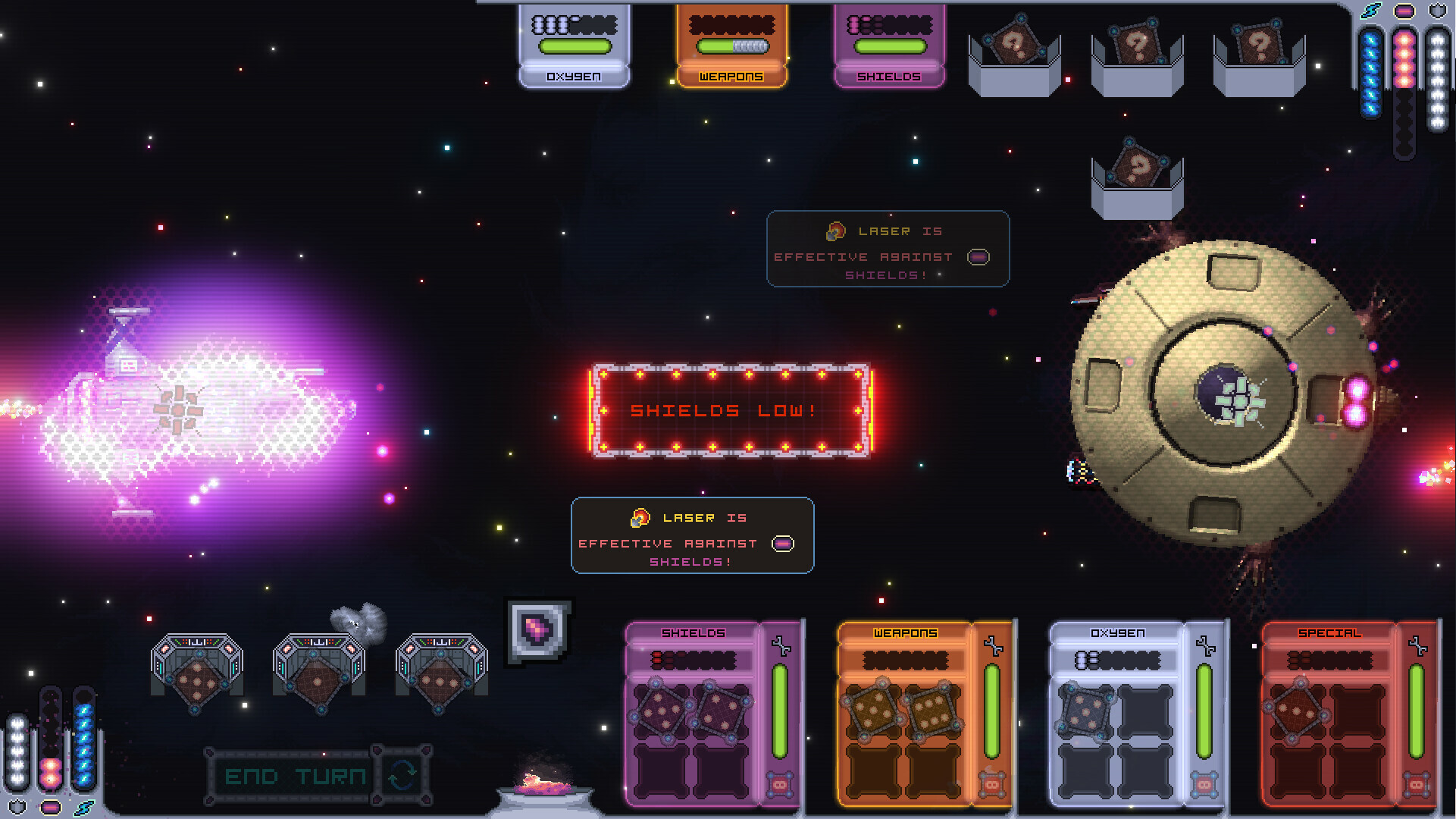Click the lightning bolt icon above the blue gauge
The width and height of the screenshot is (1456, 819).
click(1372, 9)
